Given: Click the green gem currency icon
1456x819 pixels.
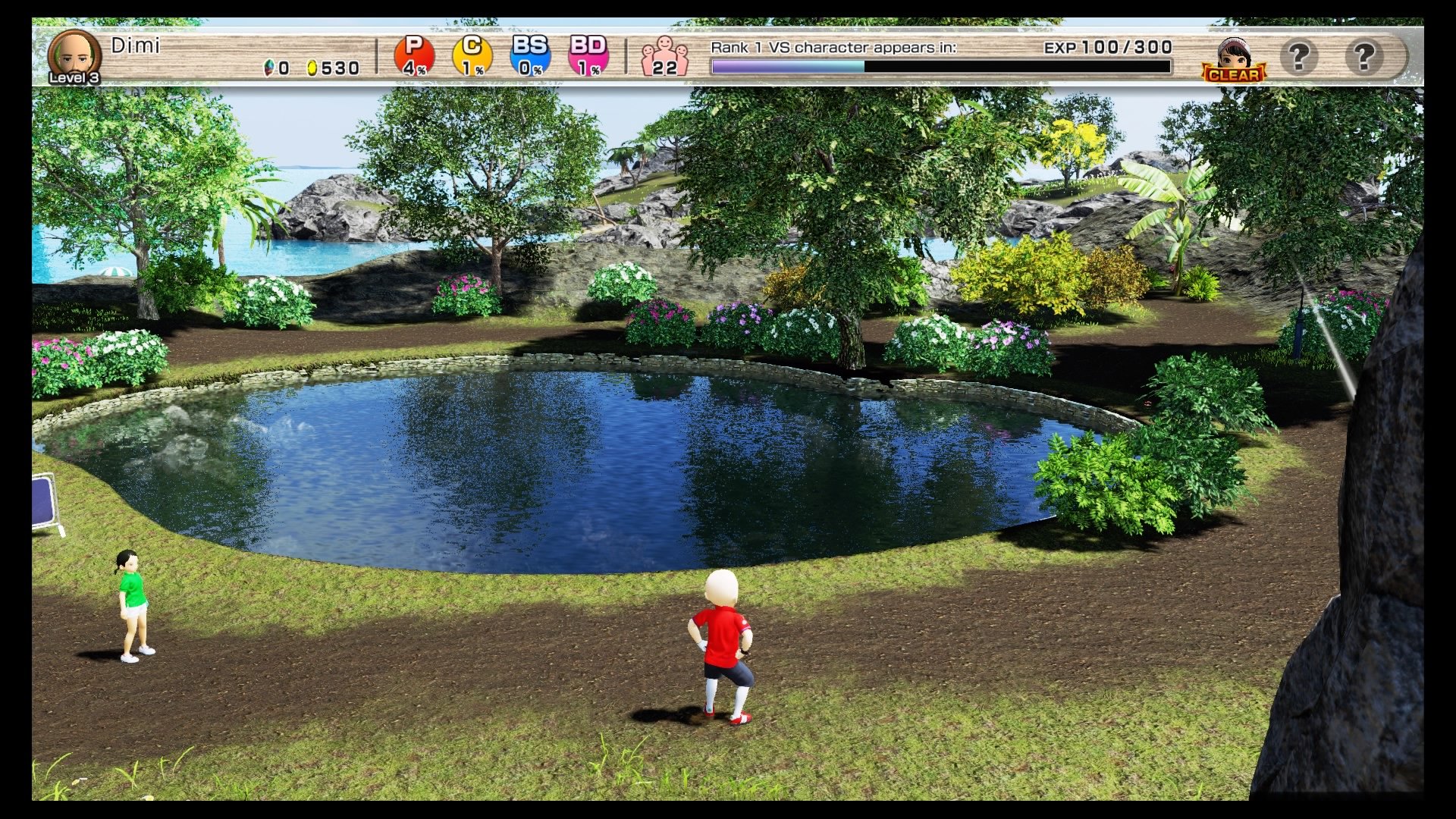Looking at the screenshot, I should coord(269,67).
